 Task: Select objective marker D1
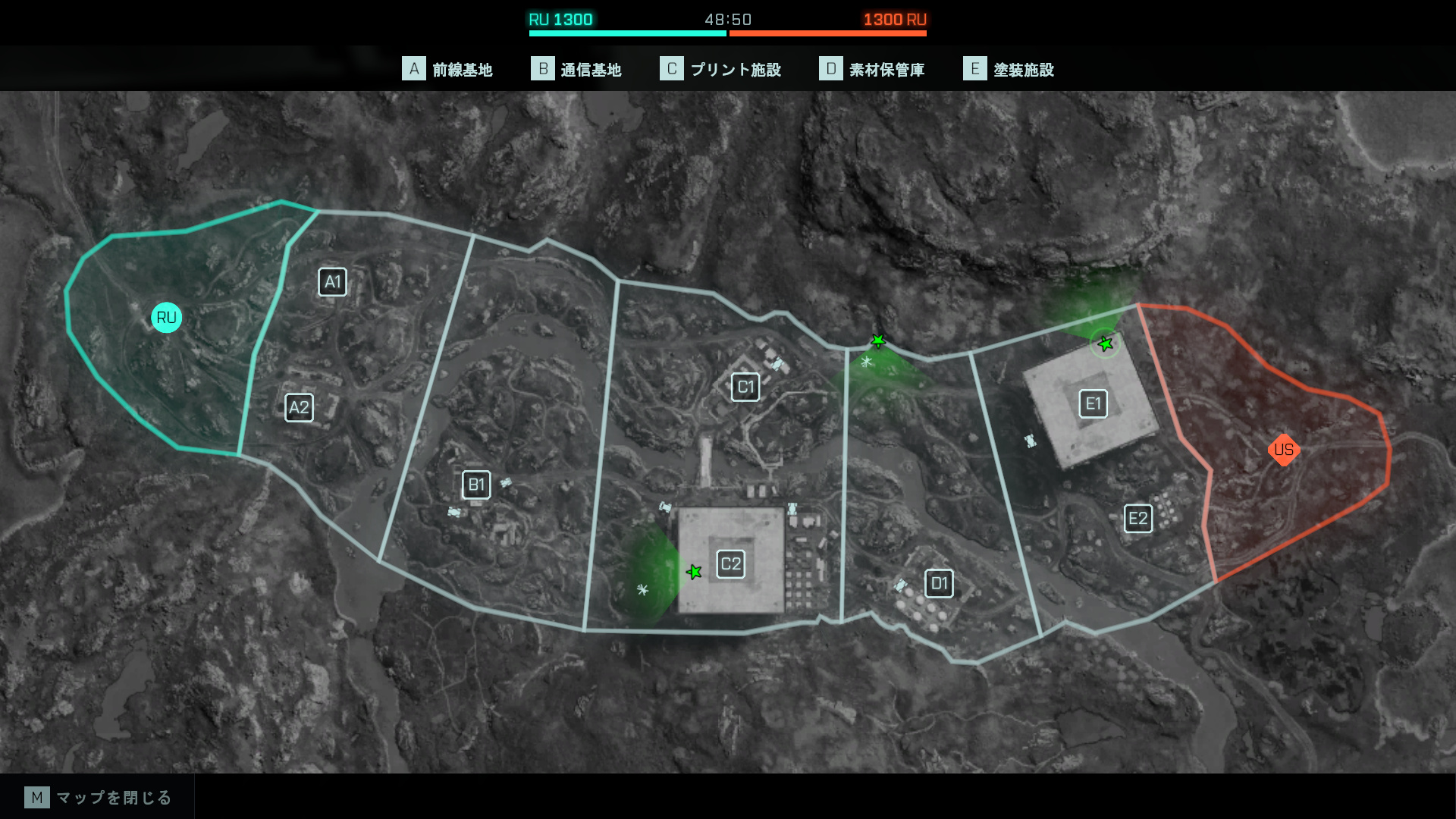click(939, 584)
